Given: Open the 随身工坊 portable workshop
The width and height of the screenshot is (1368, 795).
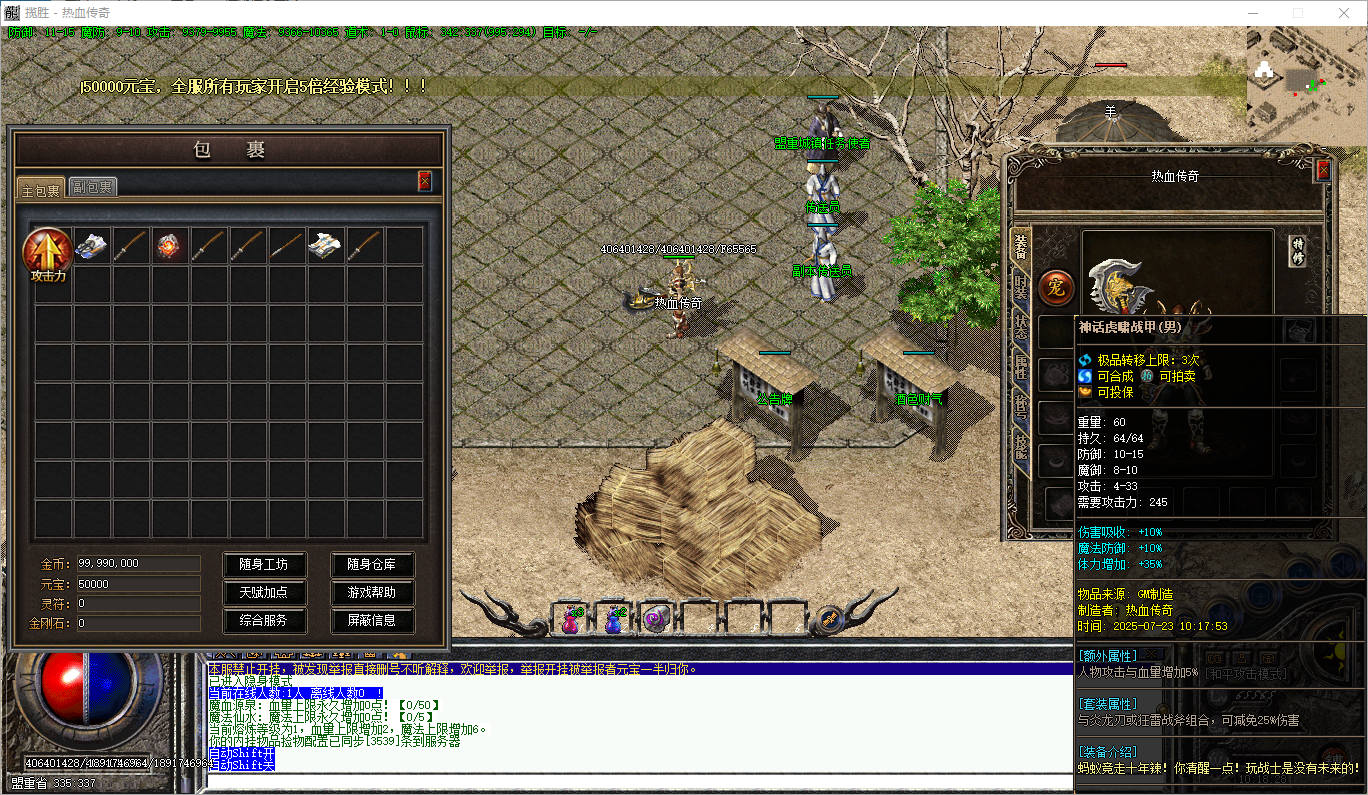Looking at the screenshot, I should (263, 565).
